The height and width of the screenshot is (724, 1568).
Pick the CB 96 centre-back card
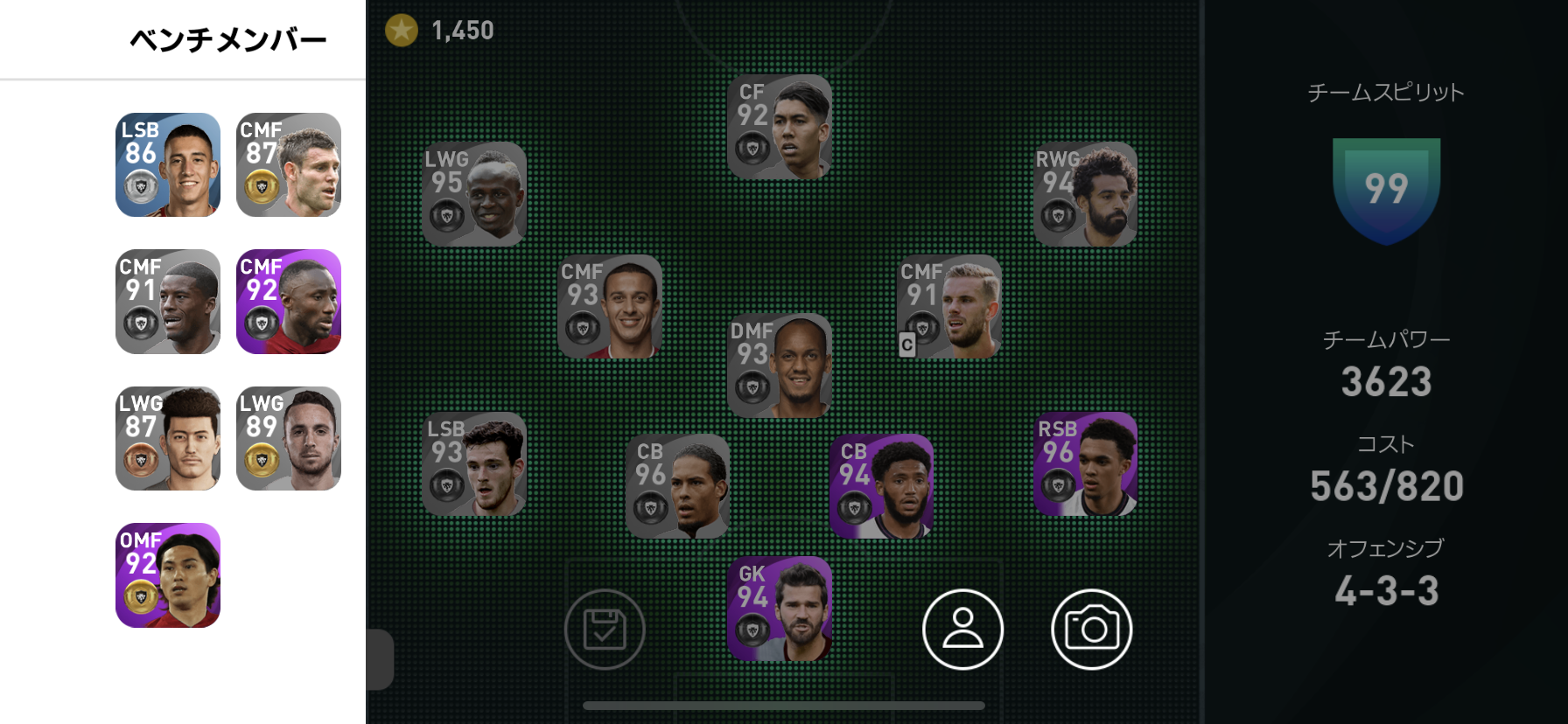coord(677,486)
